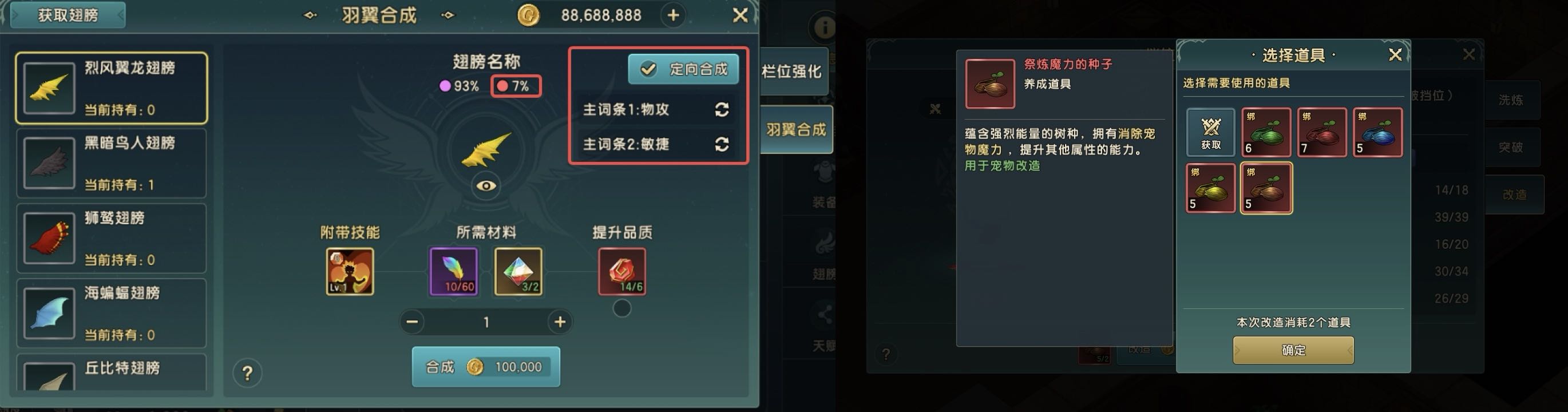
Task: Confirm item use with the 确定 button
Action: coord(1293,349)
